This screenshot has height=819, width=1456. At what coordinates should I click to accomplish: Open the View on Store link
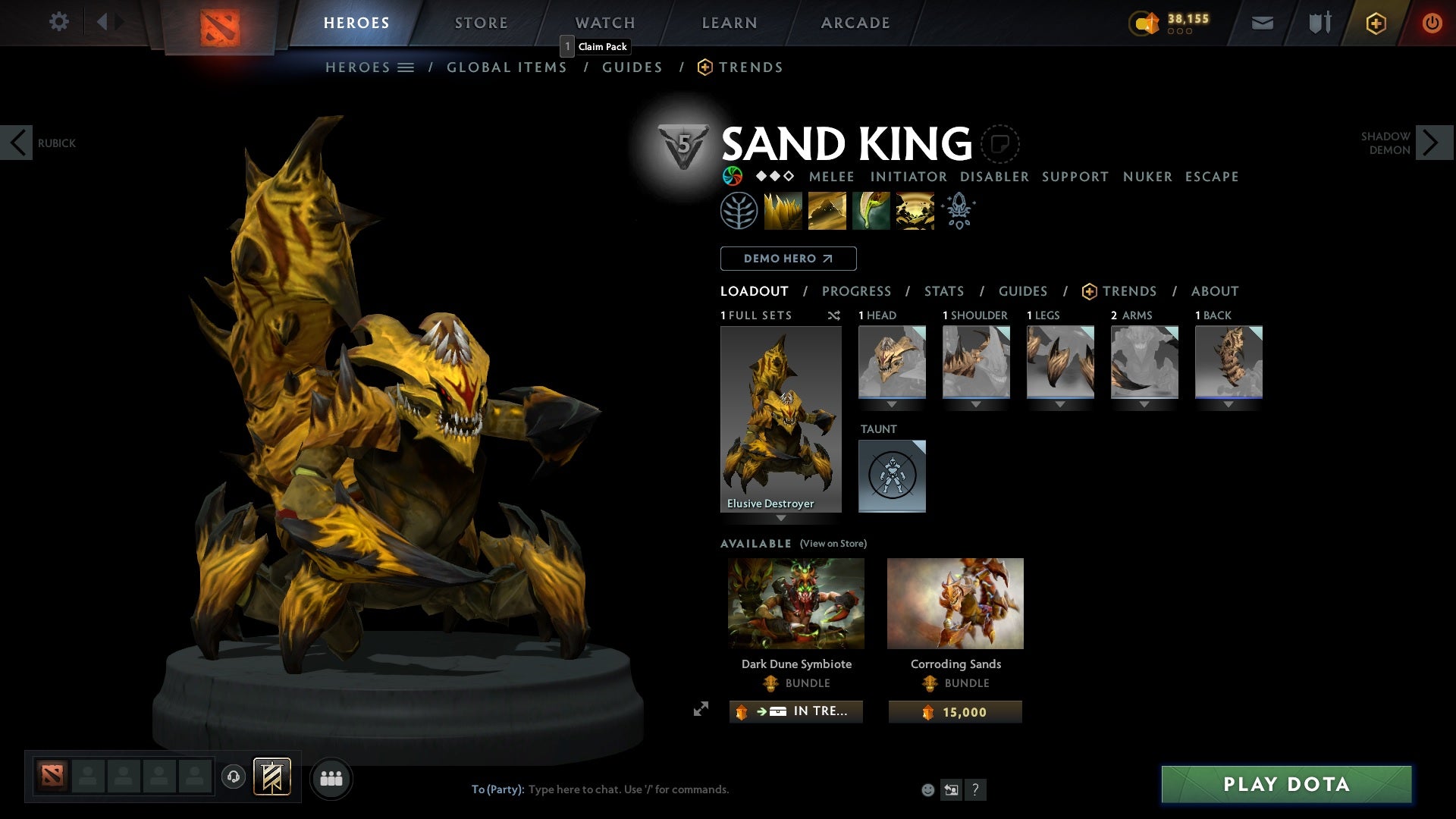(x=832, y=544)
